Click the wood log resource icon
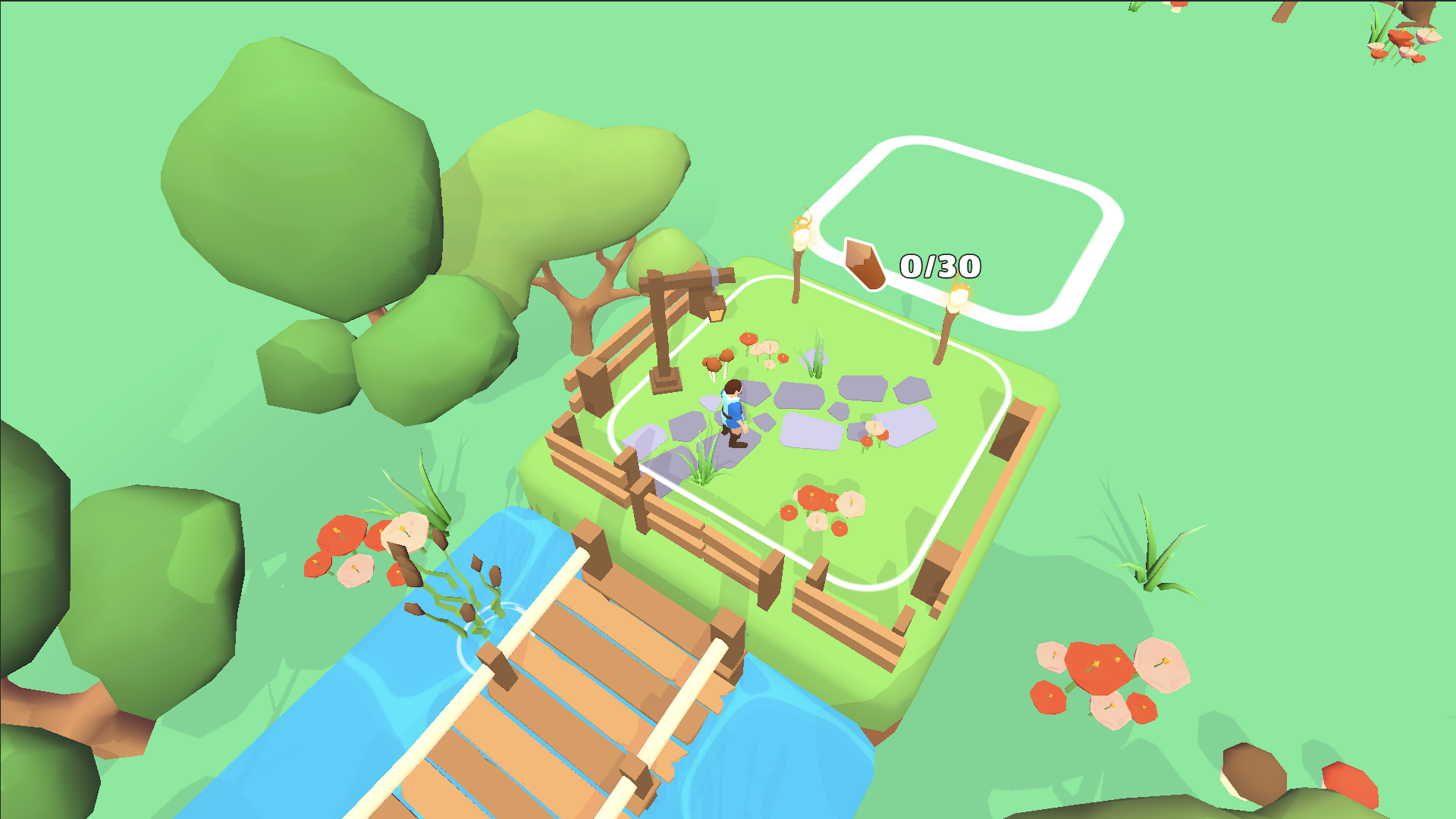 [864, 264]
